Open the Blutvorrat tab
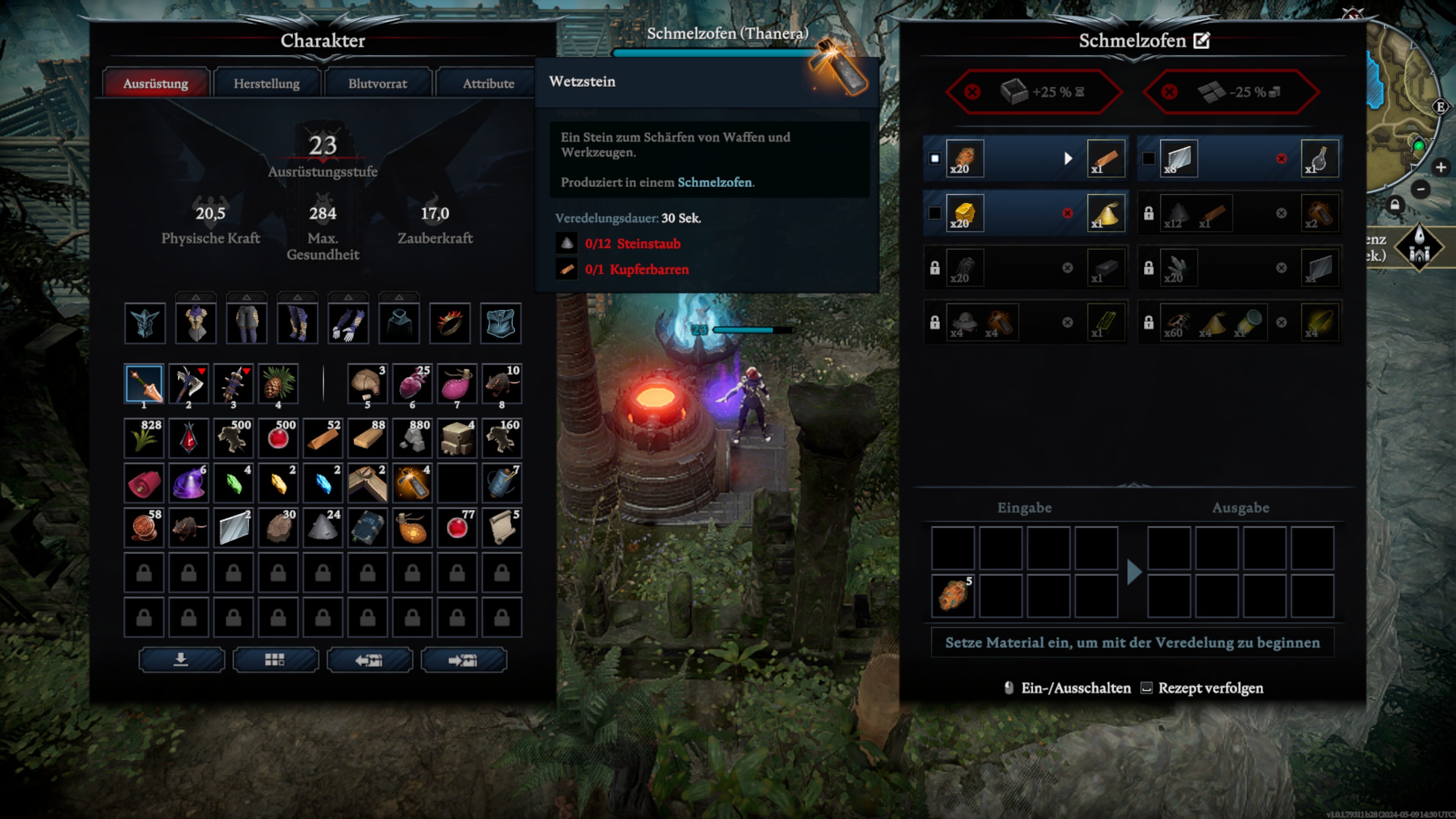Viewport: 1456px width, 819px height. [377, 84]
